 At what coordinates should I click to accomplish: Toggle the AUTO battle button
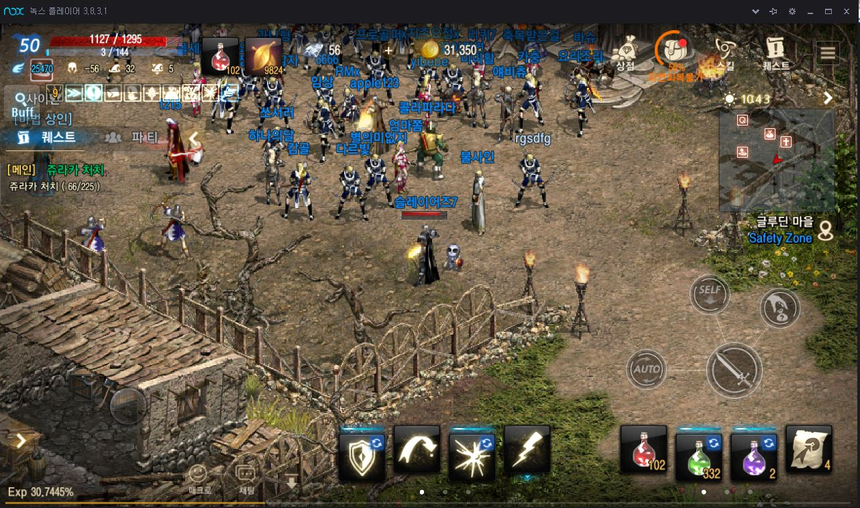(x=647, y=370)
